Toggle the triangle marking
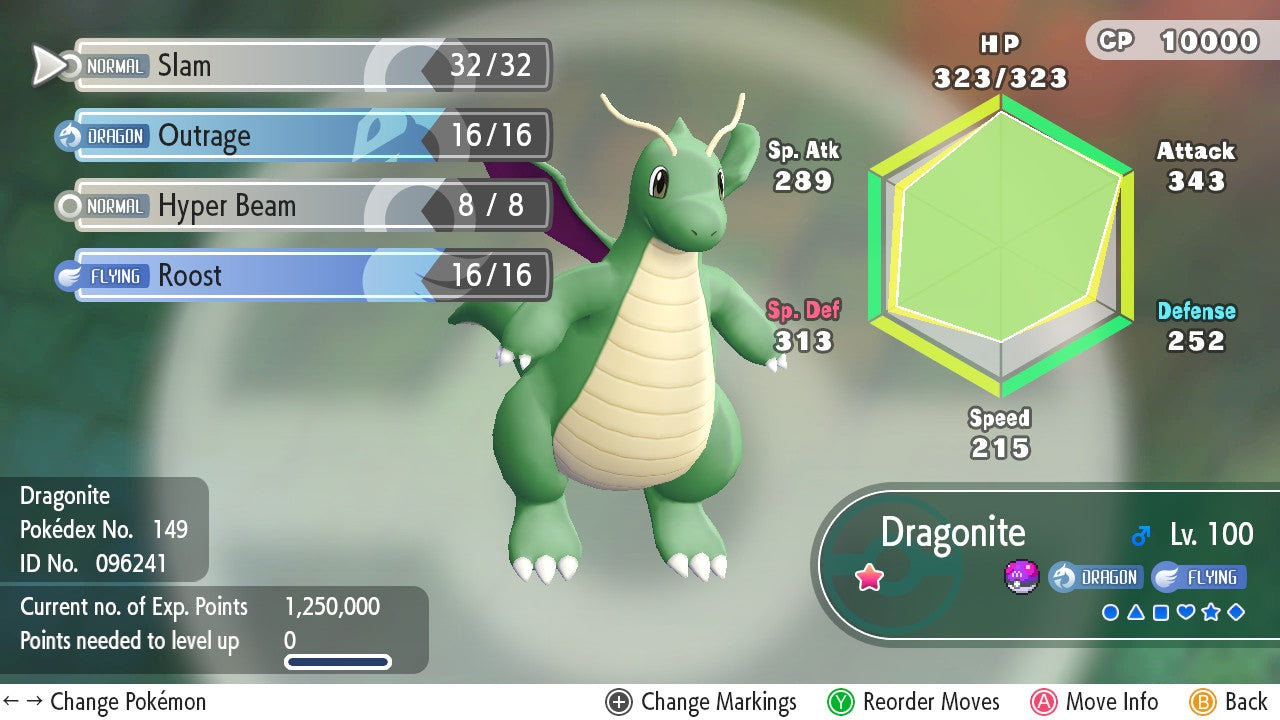 tap(1135, 612)
